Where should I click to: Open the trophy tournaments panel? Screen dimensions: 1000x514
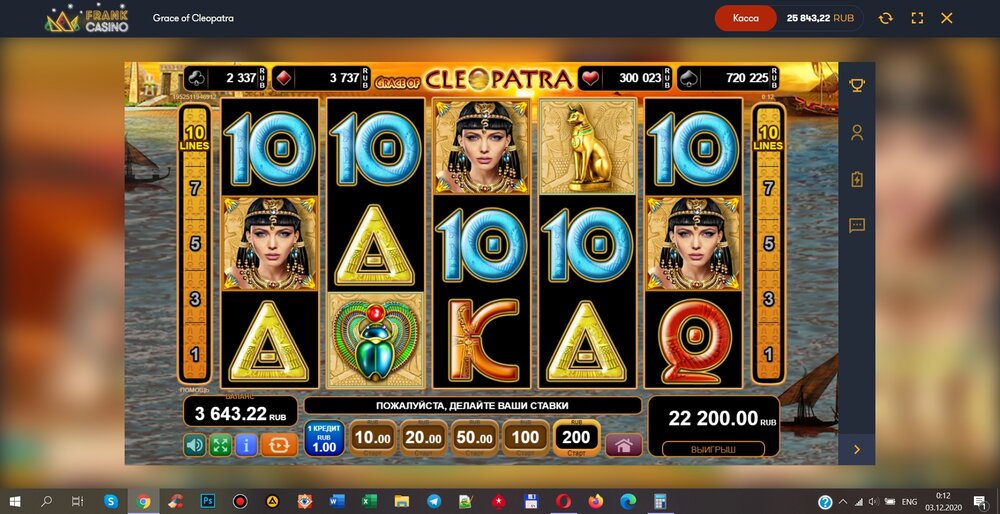[857, 85]
